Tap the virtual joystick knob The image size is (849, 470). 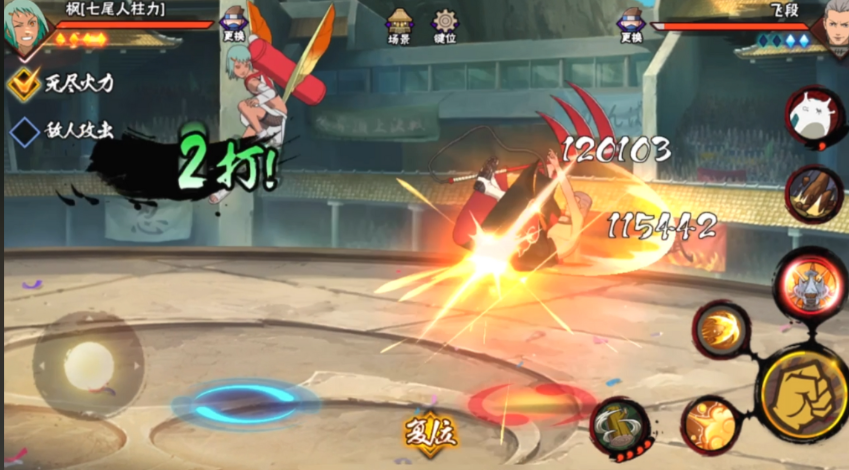click(88, 366)
